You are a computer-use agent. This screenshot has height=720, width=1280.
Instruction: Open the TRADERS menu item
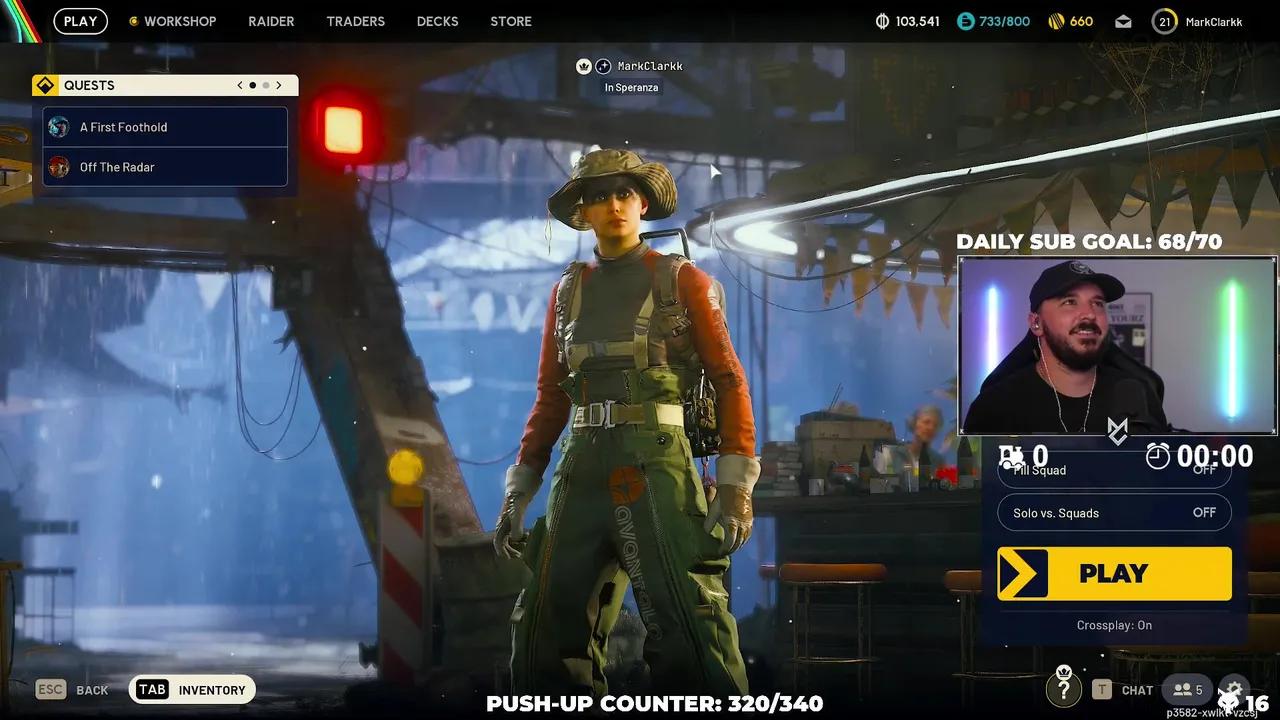click(355, 20)
